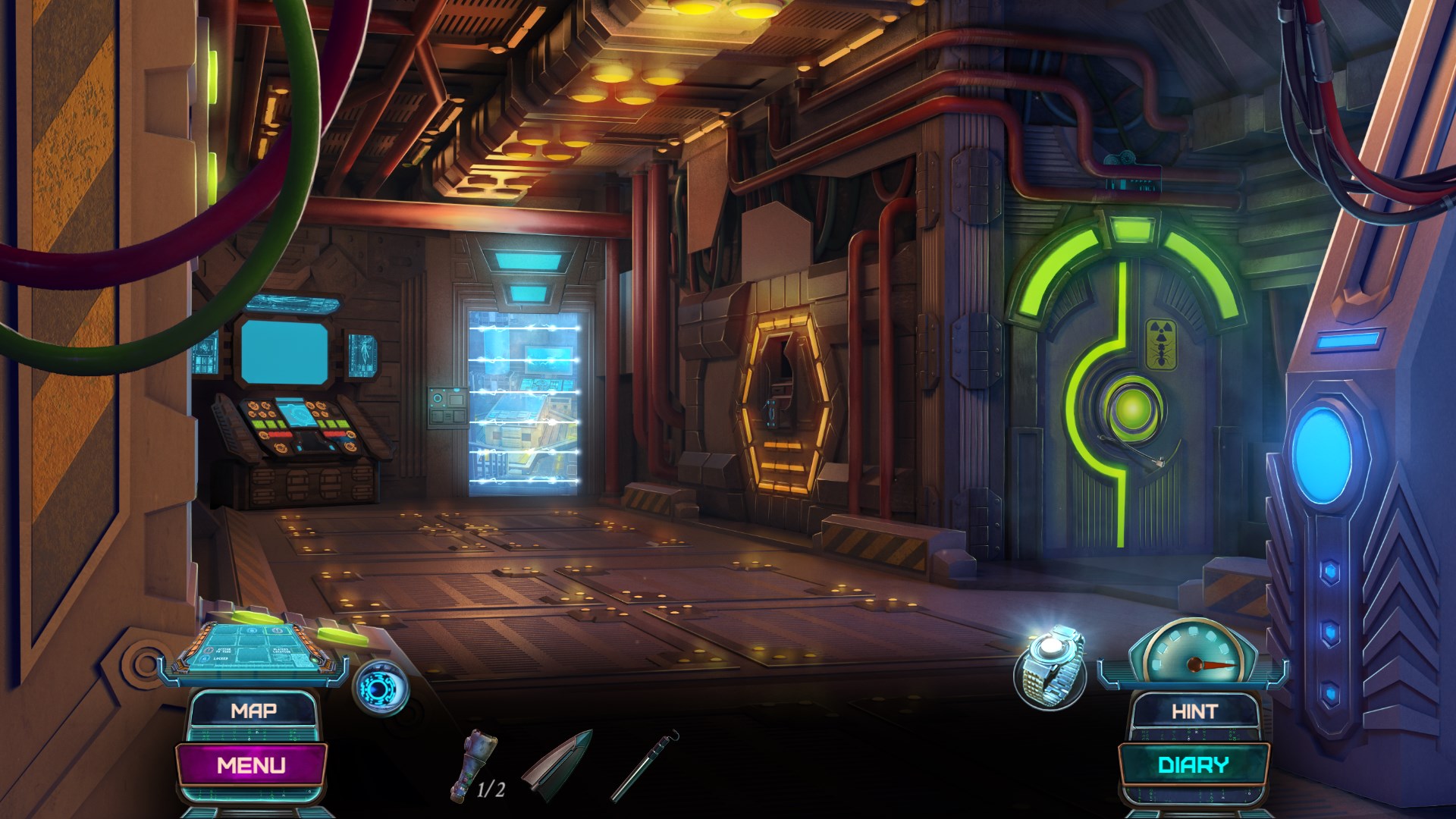
Task: Select the wristwatch gadget icon
Action: (1051, 667)
